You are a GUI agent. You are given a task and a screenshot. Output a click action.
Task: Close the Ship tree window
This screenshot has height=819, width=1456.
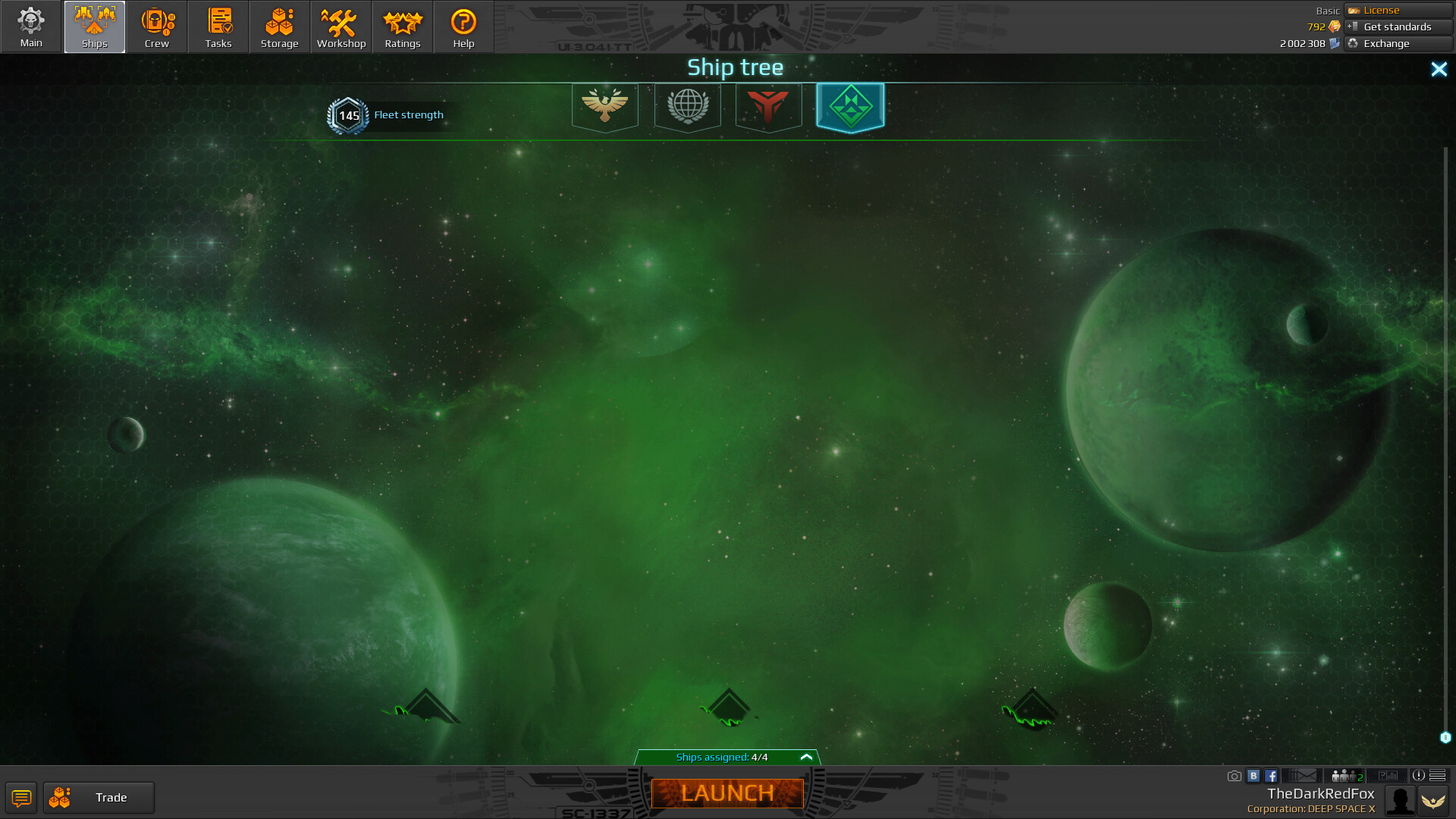(1439, 70)
